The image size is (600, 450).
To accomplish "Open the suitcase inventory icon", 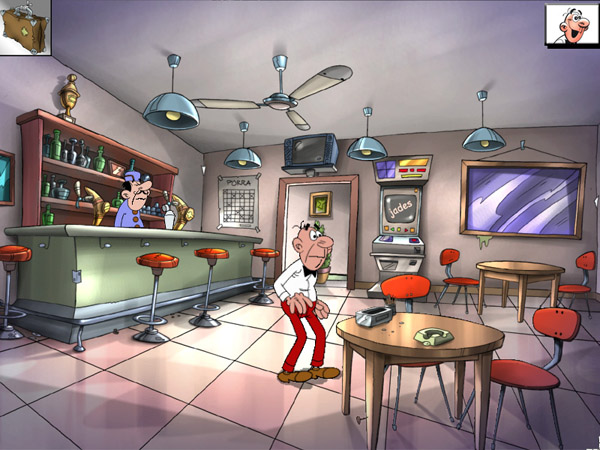I will [24, 26].
